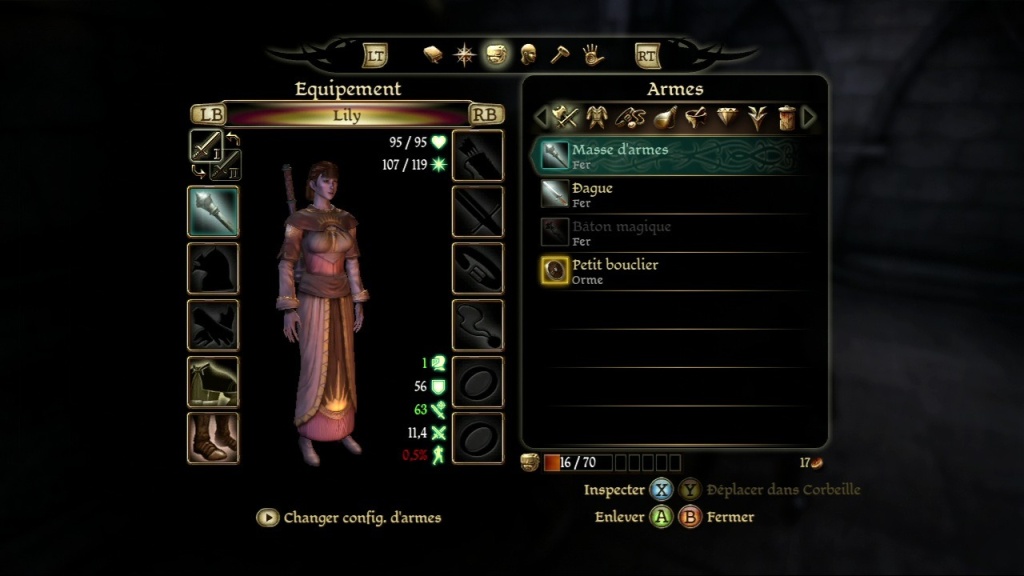This screenshot has width=1024, height=576.
Task: Open the empty helmet equipment slot
Action: tap(213, 268)
